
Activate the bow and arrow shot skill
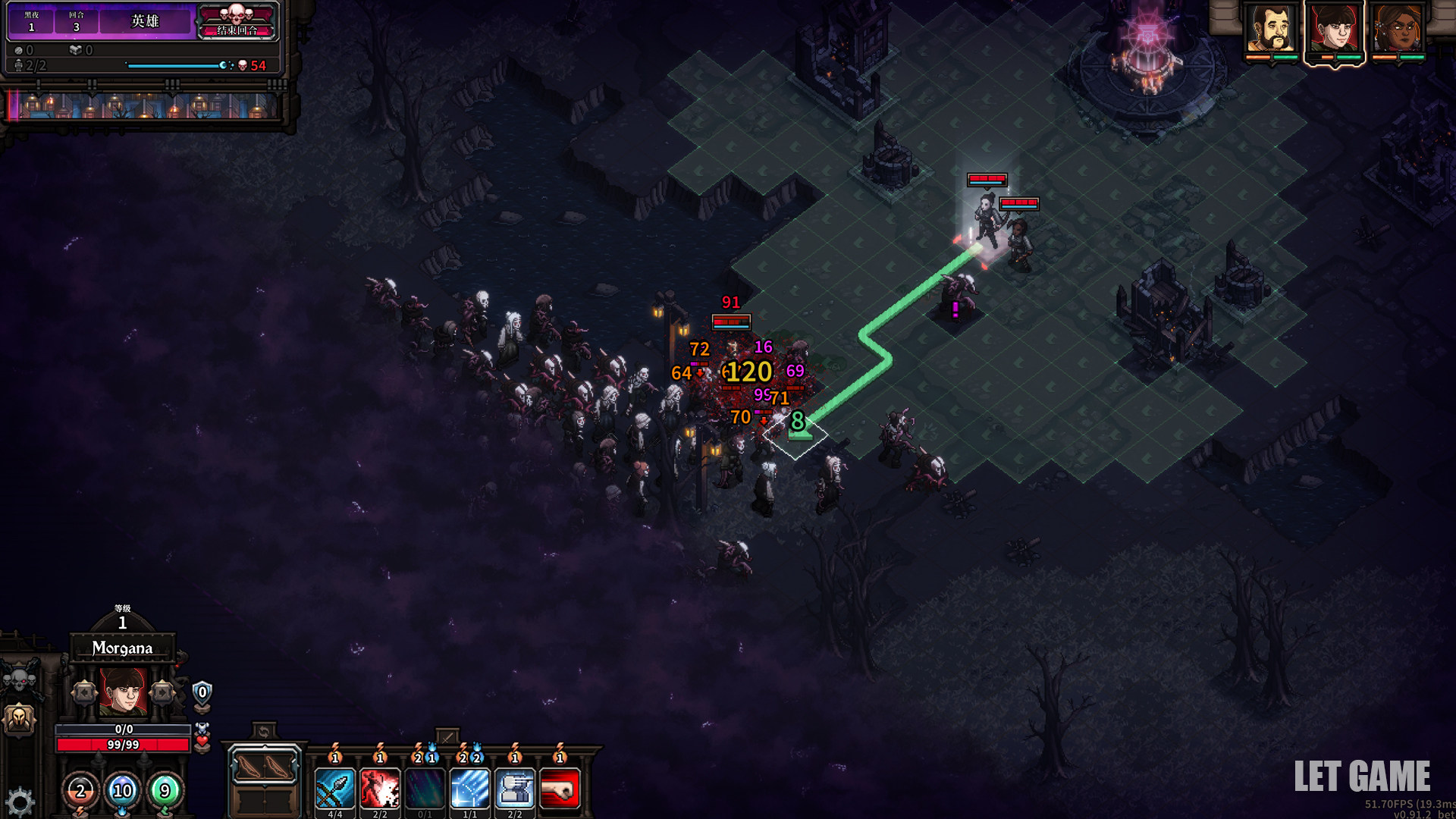click(x=334, y=789)
